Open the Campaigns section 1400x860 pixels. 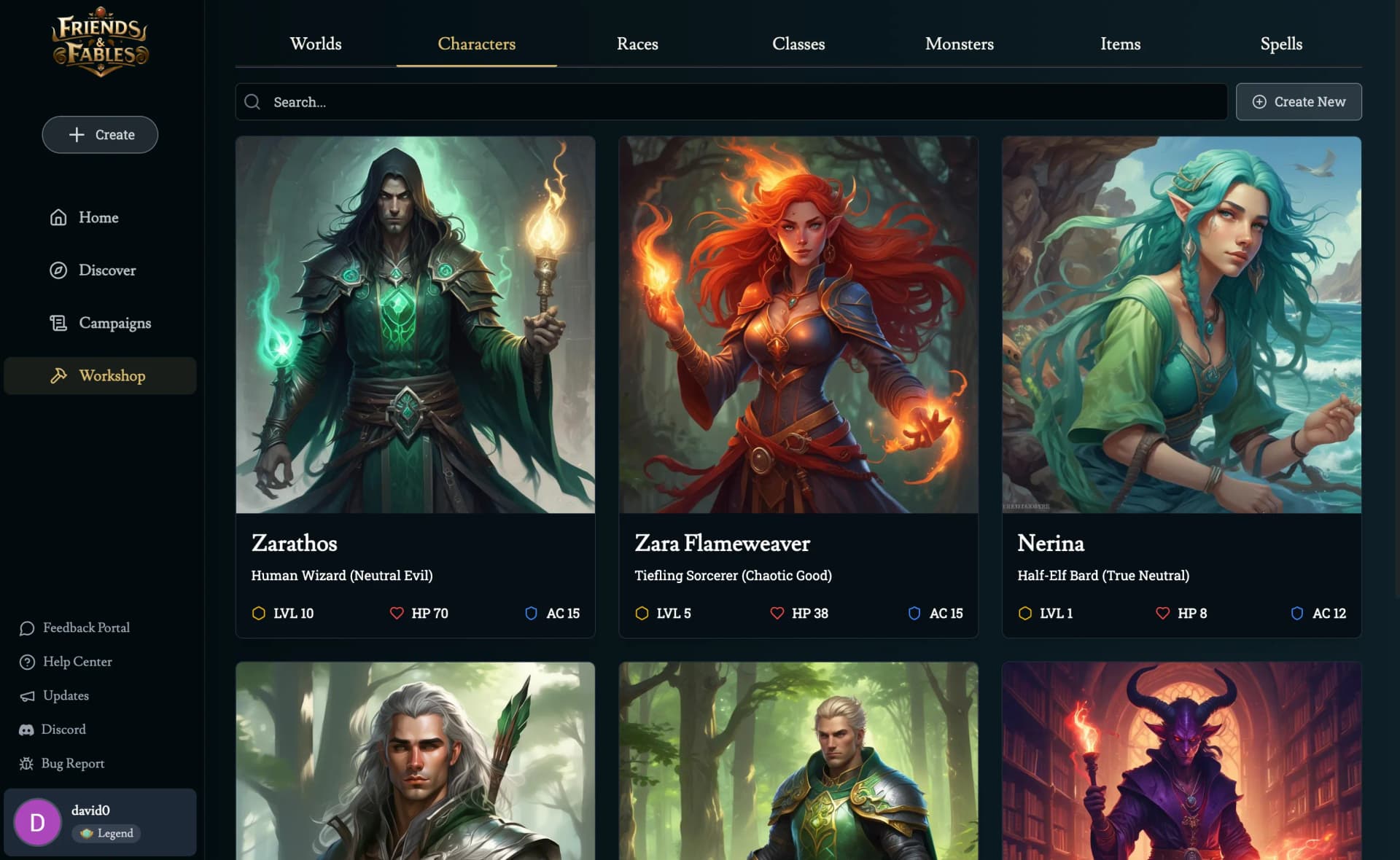[x=114, y=323]
